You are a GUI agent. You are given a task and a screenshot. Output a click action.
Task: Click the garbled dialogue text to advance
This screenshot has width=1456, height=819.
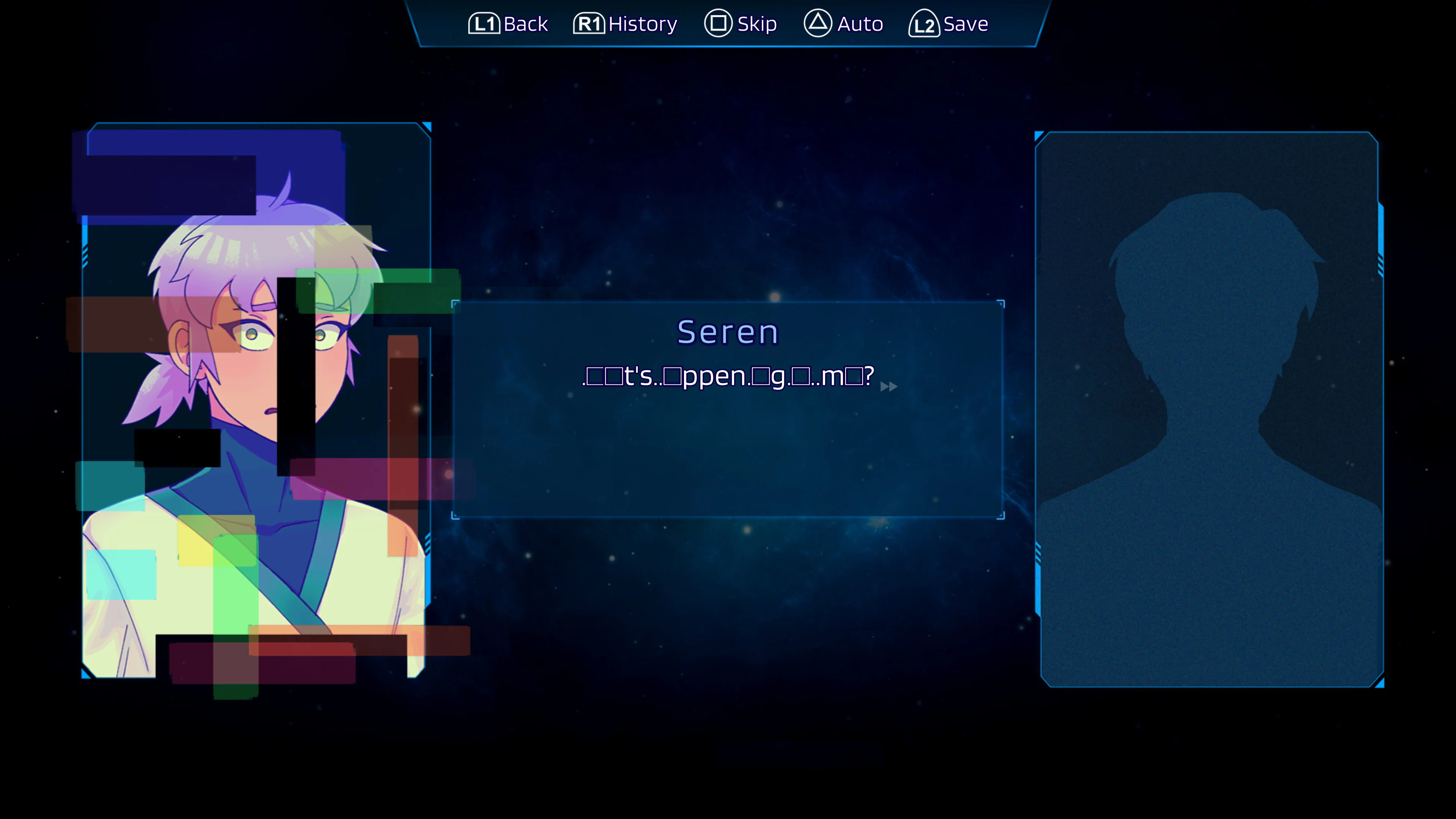(x=726, y=376)
